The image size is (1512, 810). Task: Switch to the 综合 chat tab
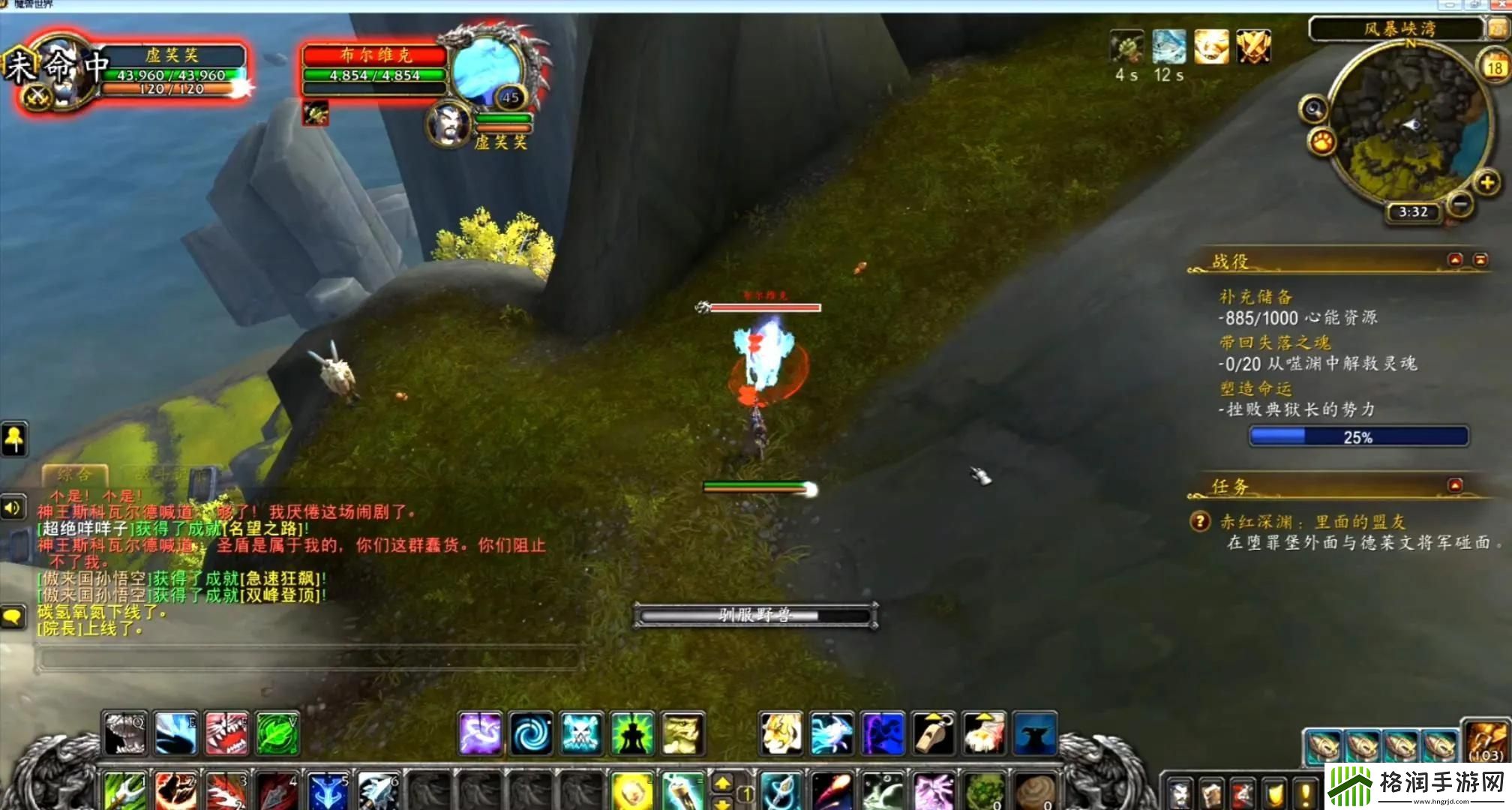pos(75,474)
